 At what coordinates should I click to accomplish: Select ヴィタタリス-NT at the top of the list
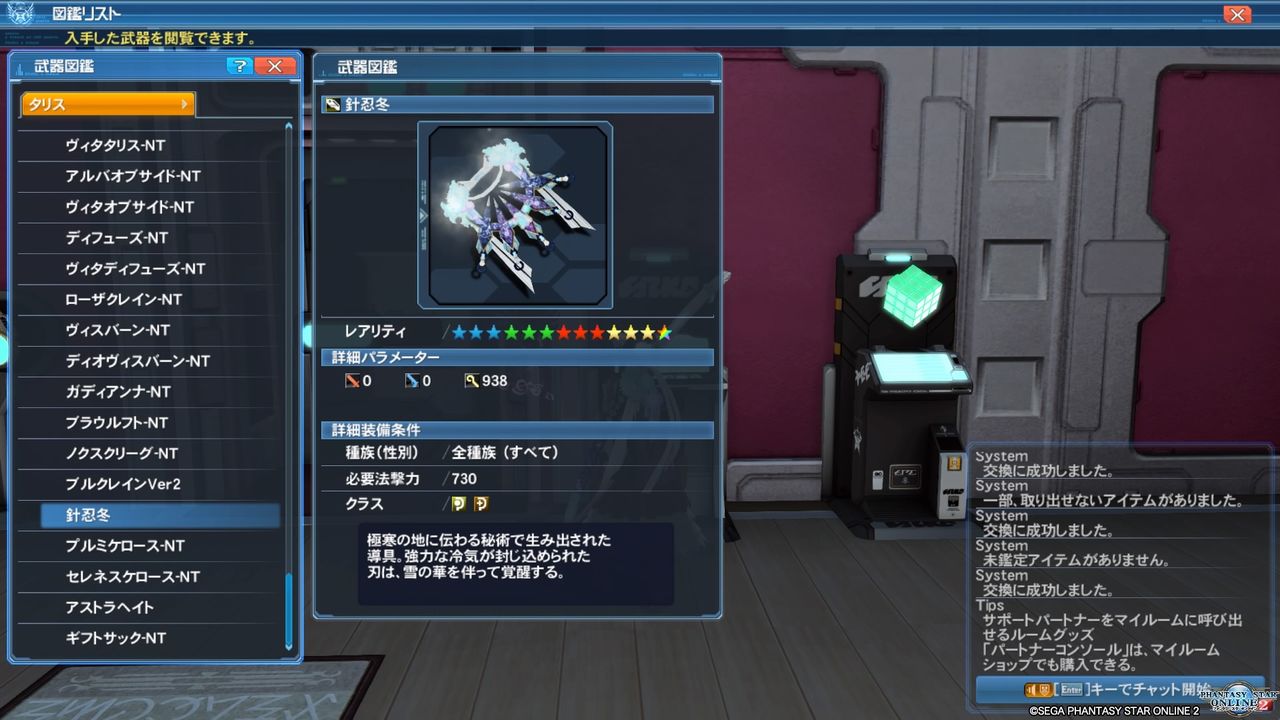click(150, 146)
